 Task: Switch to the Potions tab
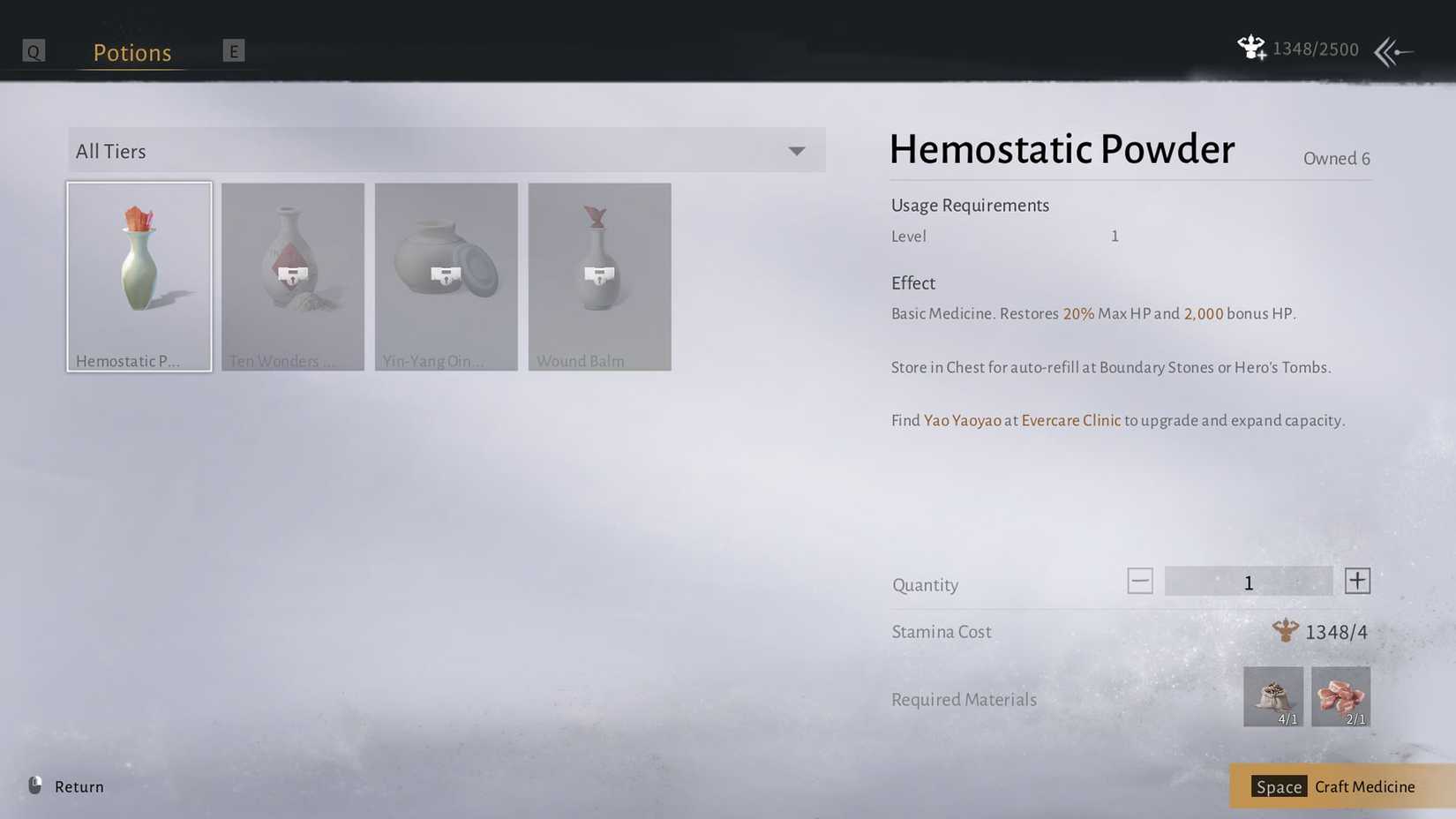coord(131,52)
